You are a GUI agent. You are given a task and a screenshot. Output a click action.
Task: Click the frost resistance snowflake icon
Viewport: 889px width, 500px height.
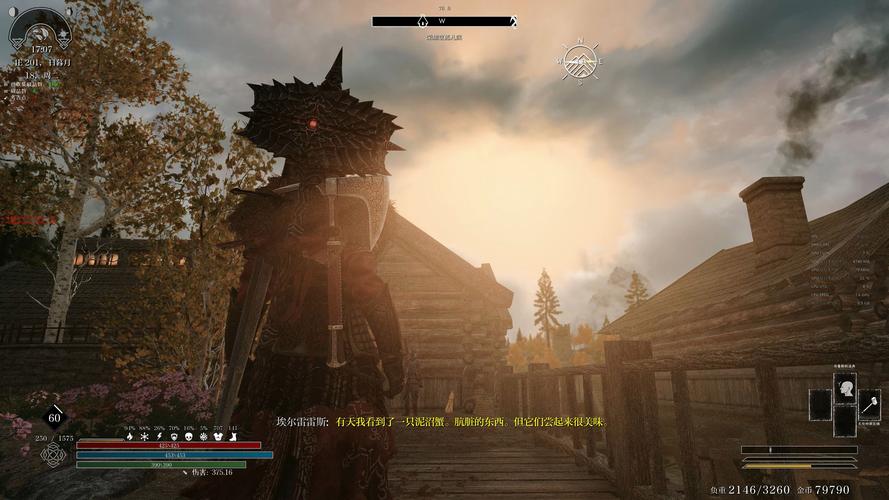pyautogui.click(x=145, y=437)
